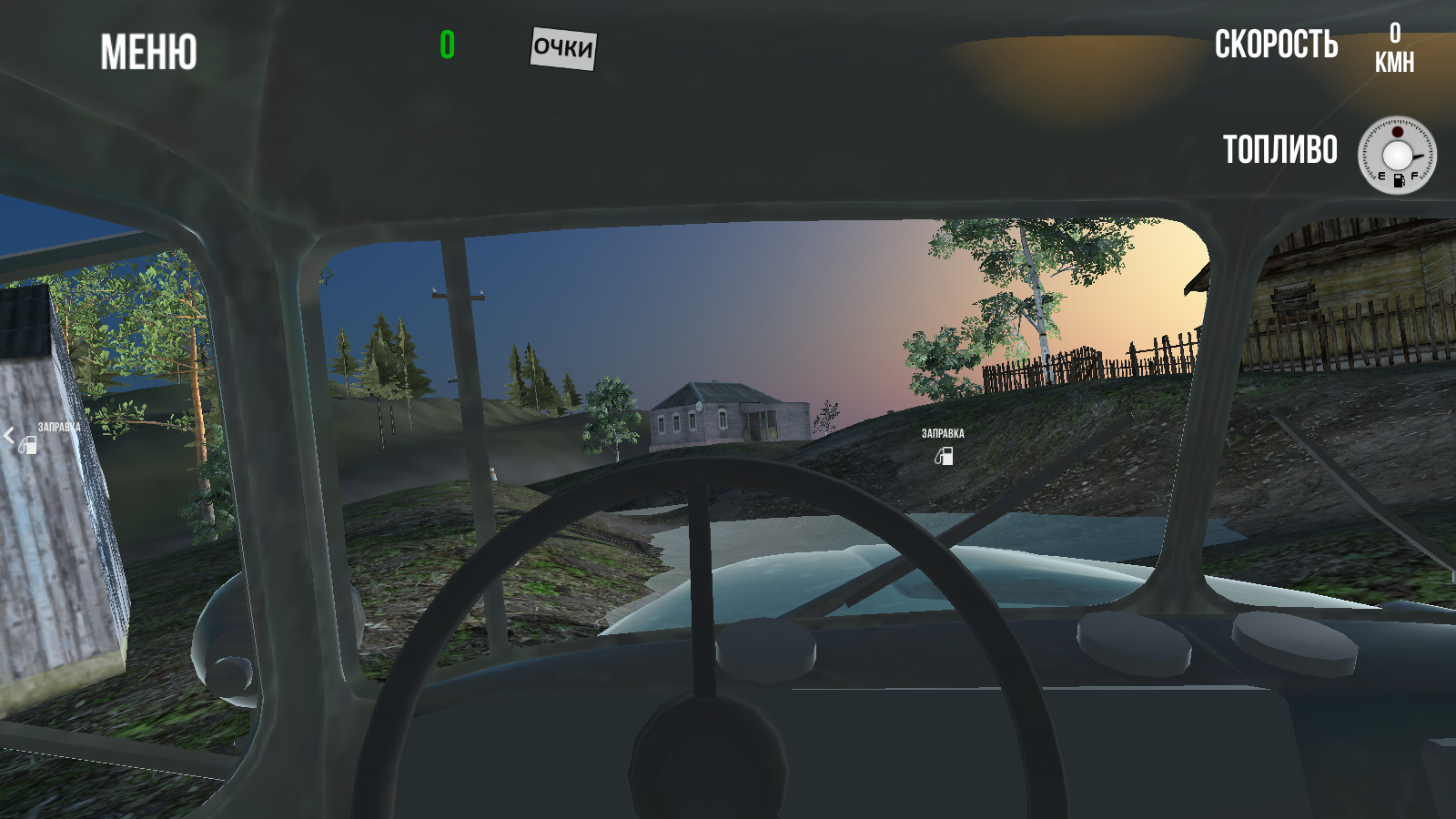Open the circular fuel gauge indicator

point(1398,157)
